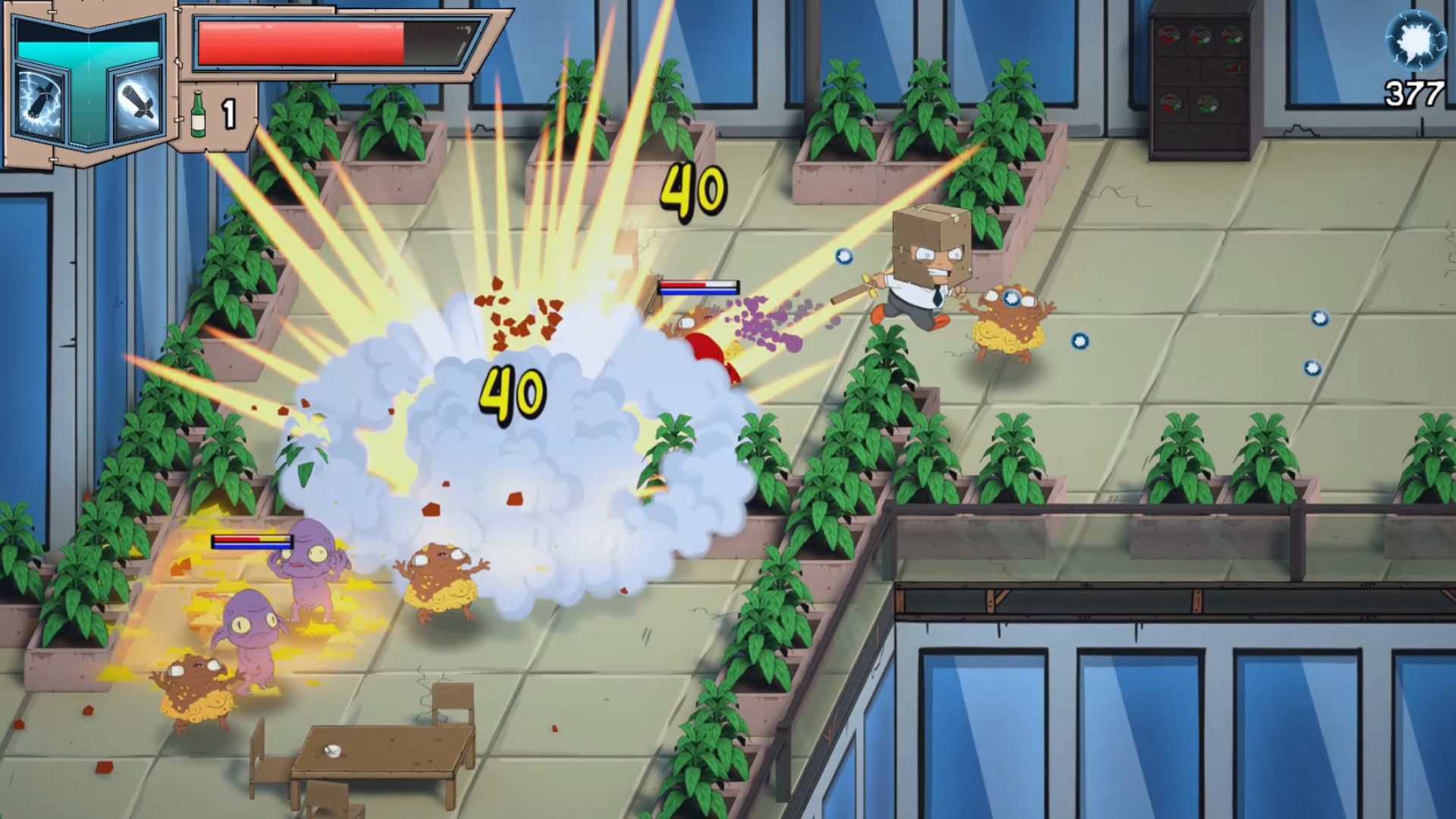Click the yellow enemy health bar lower left

250,543
